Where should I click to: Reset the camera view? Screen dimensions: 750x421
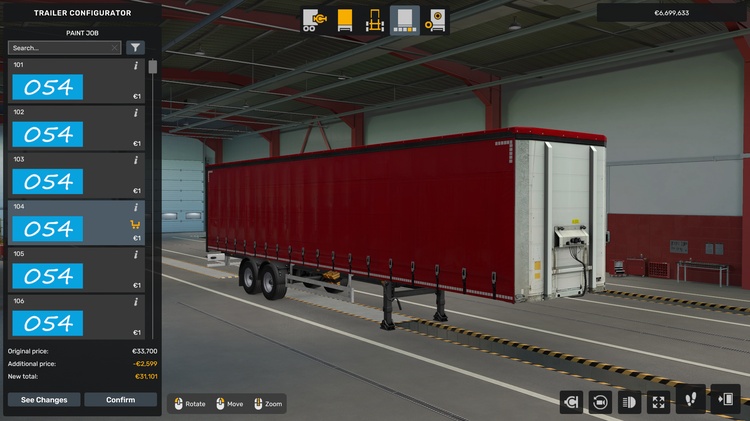tap(601, 402)
